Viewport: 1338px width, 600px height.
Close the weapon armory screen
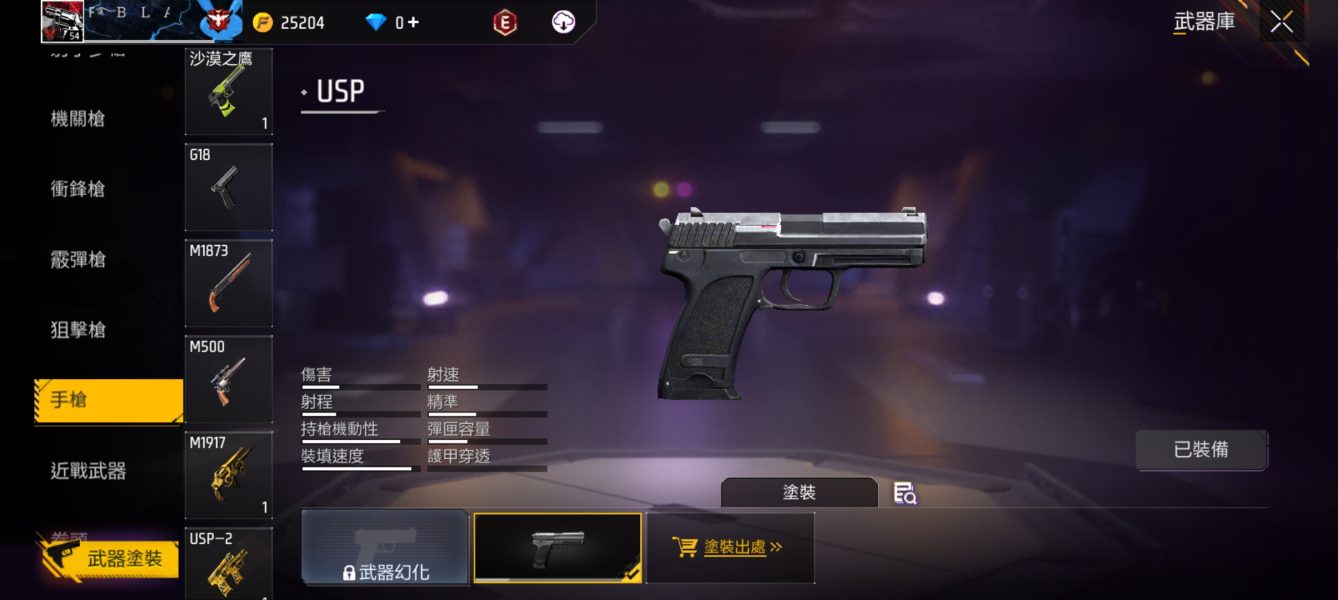(1281, 22)
